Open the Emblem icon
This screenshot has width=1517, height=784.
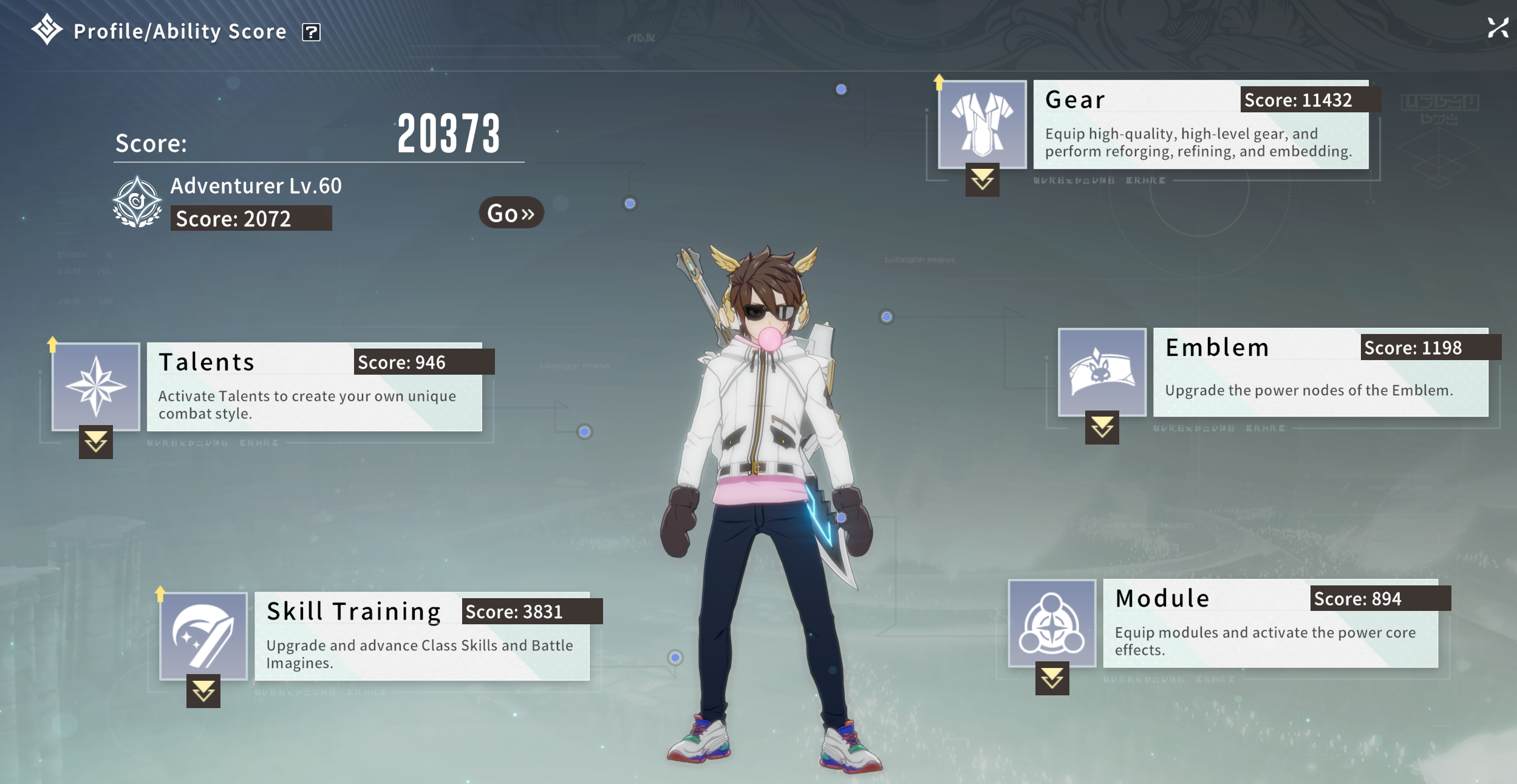pos(1102,372)
